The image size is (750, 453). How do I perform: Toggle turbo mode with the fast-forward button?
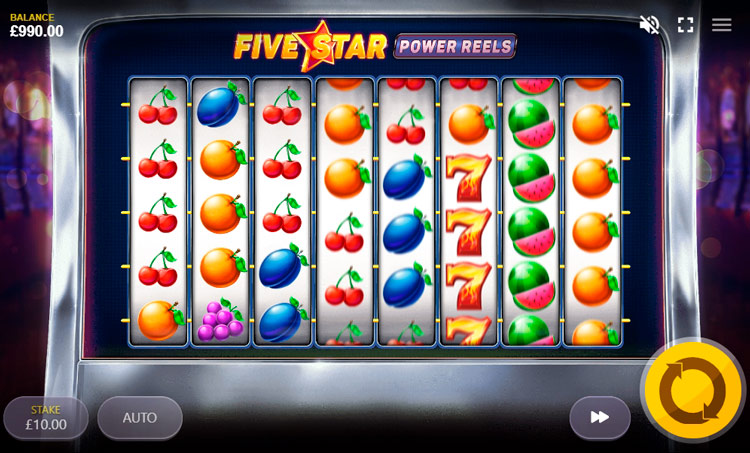(x=600, y=417)
